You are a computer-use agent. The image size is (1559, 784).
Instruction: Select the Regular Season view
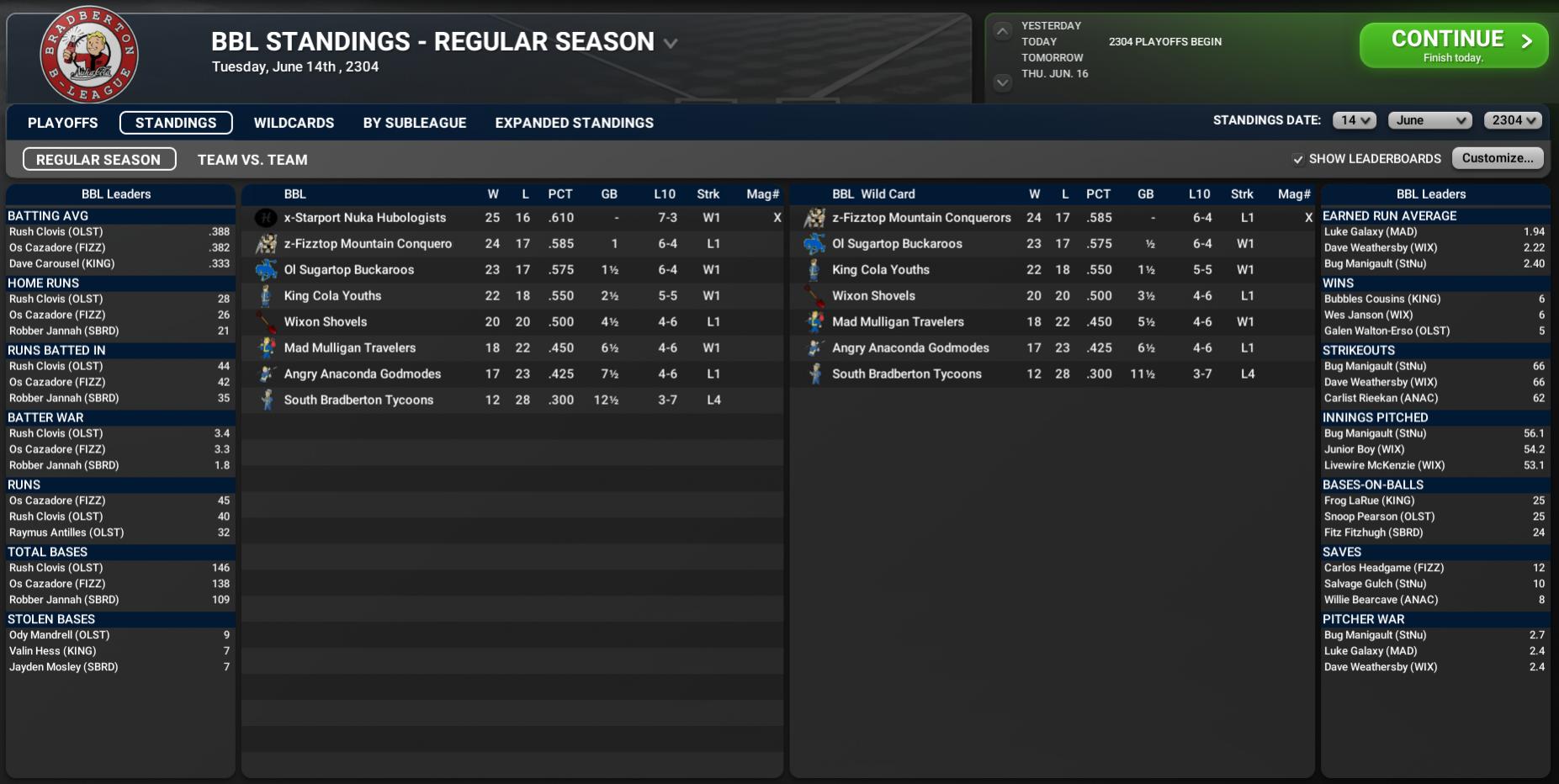tap(98, 160)
